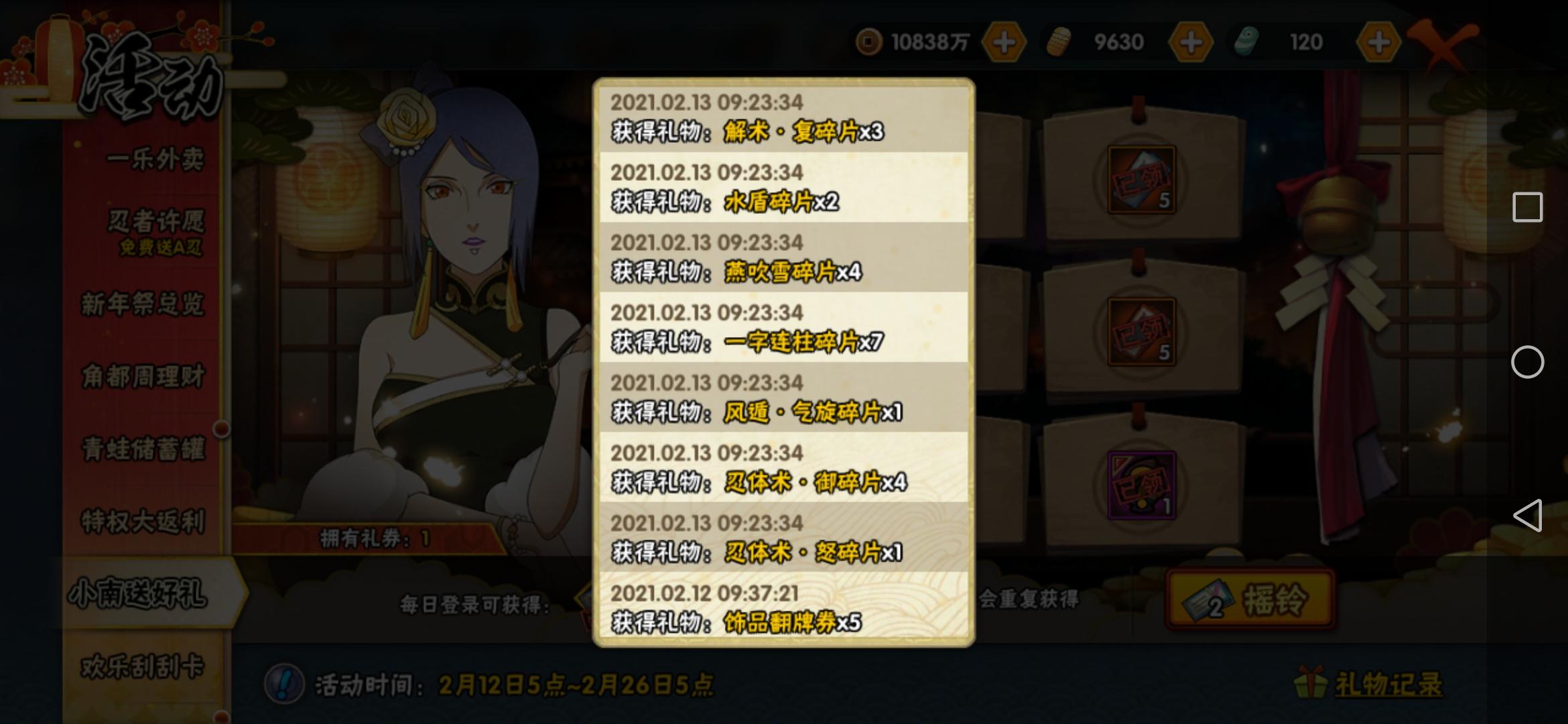
Task: Tap the Android back triangle button
Action: tap(1528, 516)
